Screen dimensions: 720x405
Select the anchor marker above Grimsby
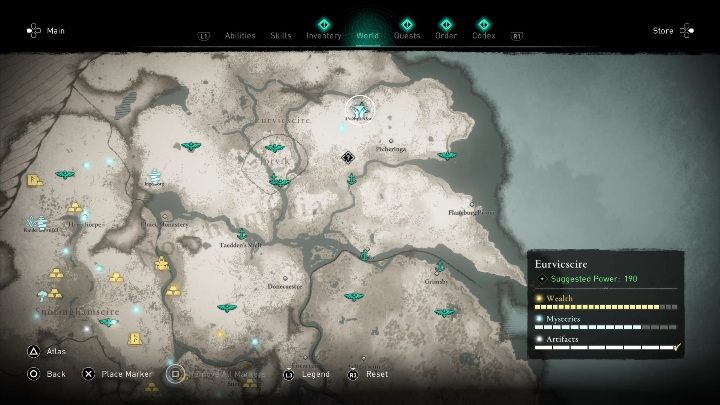click(440, 266)
